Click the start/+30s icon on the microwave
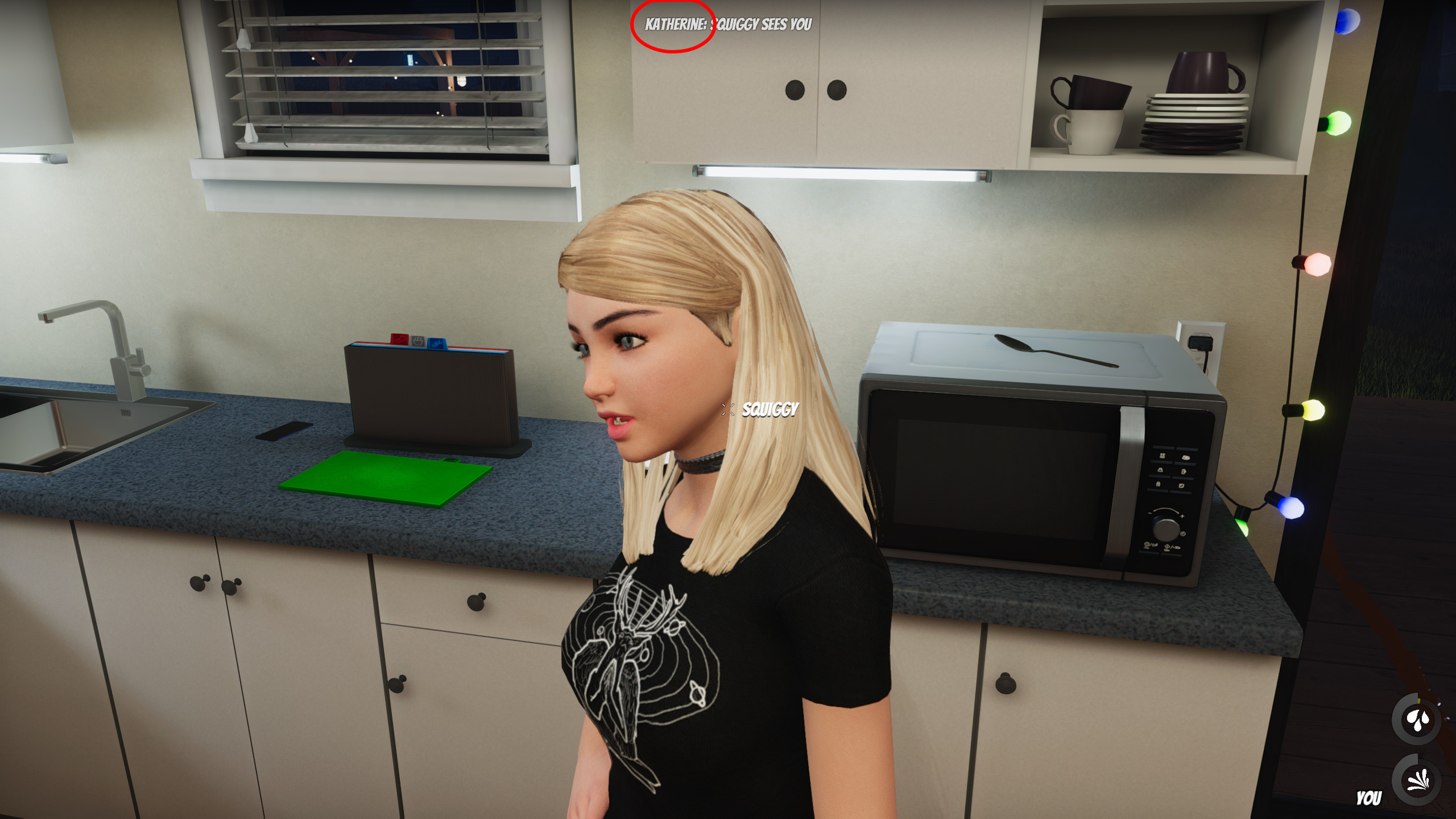1456x819 pixels. 1168,547
